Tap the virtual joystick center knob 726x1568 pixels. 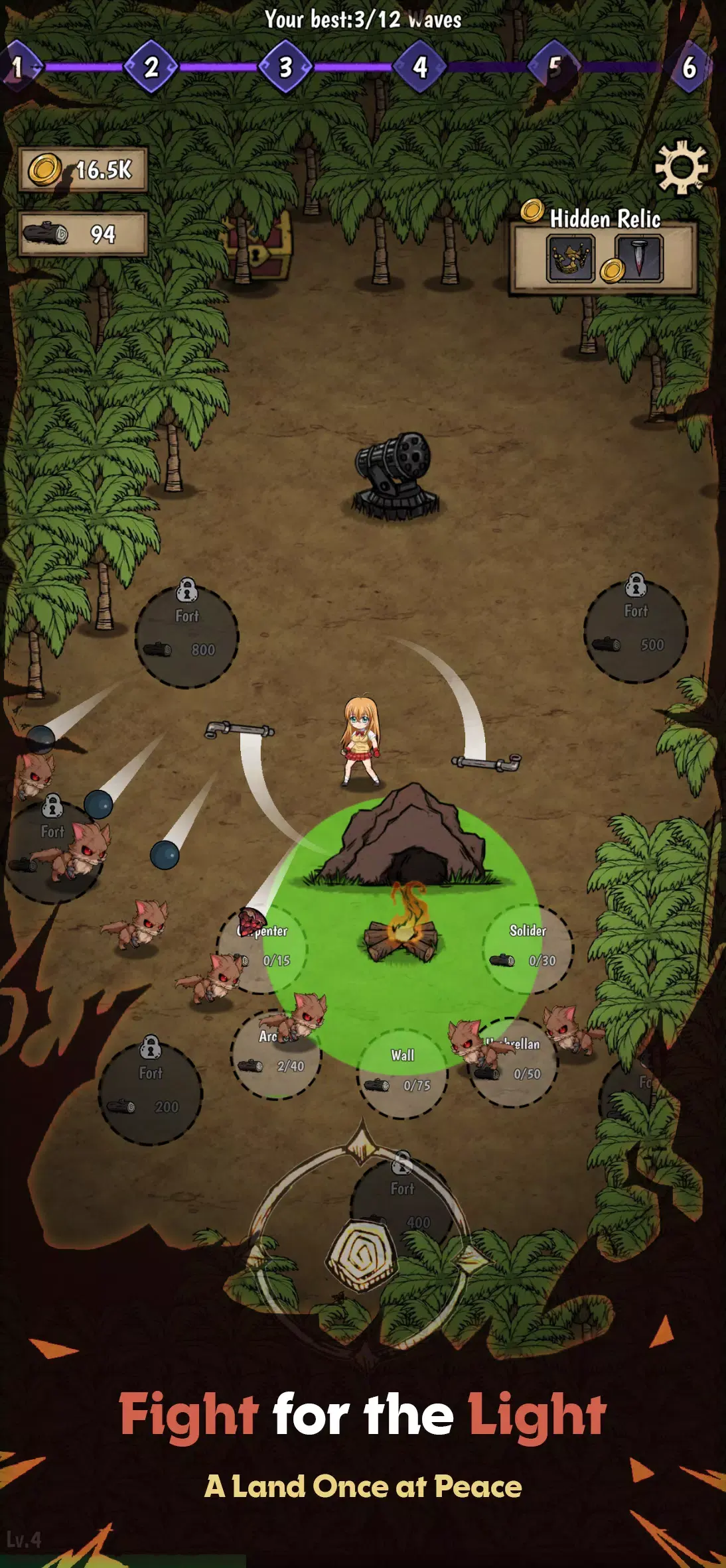coord(362,1254)
